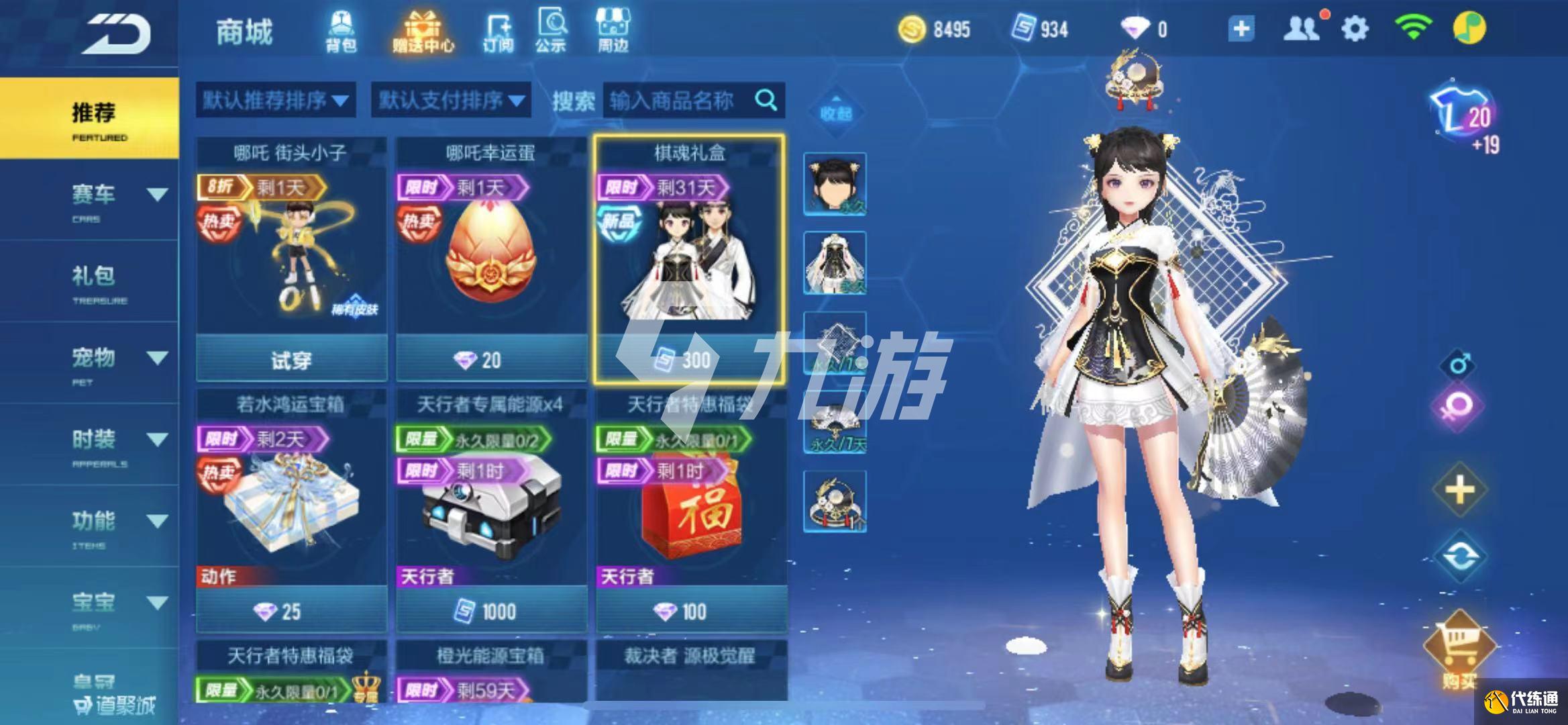Open the 赠送中心 gift center
This screenshot has width=1568, height=725.
coord(423,32)
